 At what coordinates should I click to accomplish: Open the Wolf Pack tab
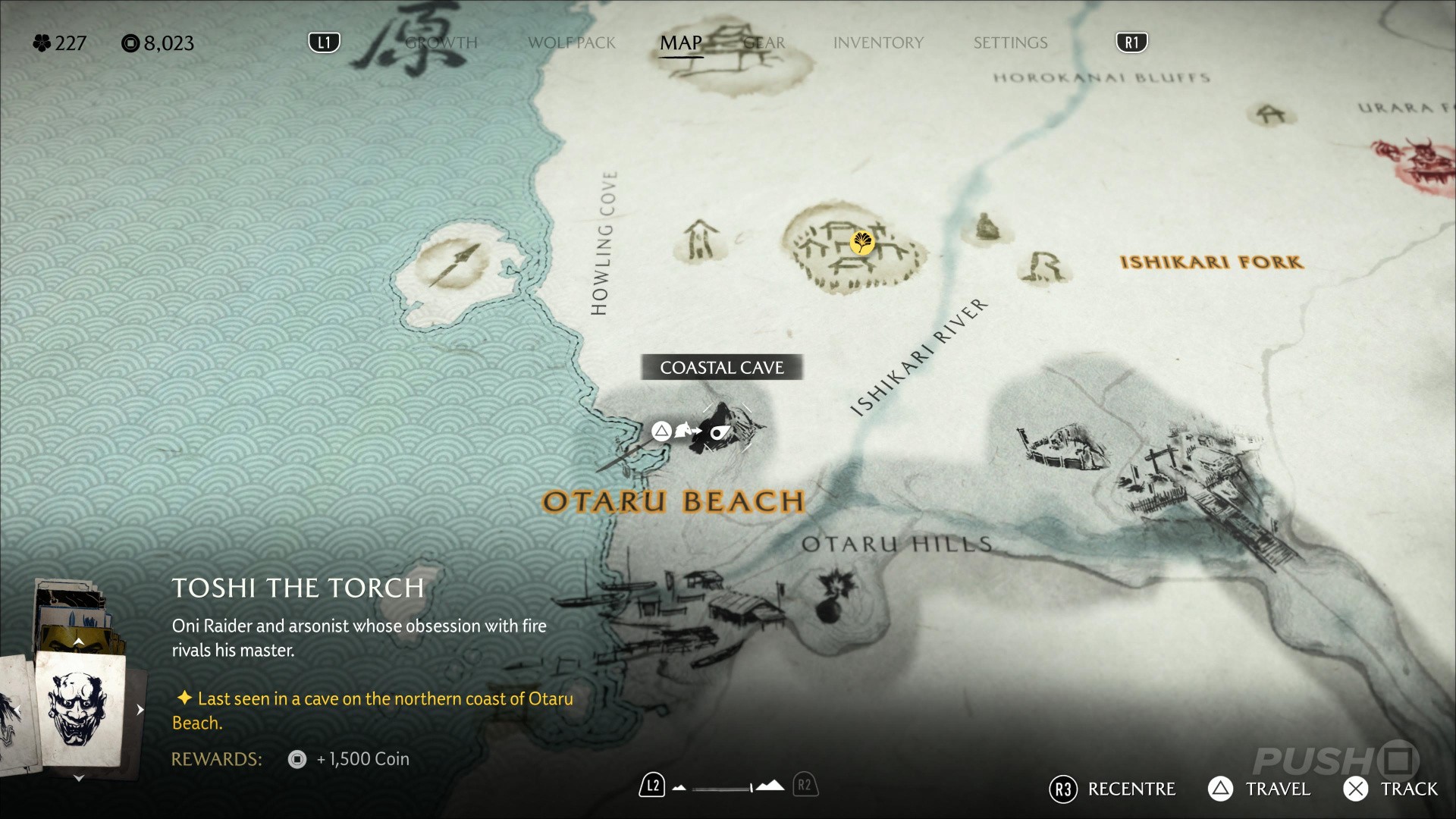572,43
